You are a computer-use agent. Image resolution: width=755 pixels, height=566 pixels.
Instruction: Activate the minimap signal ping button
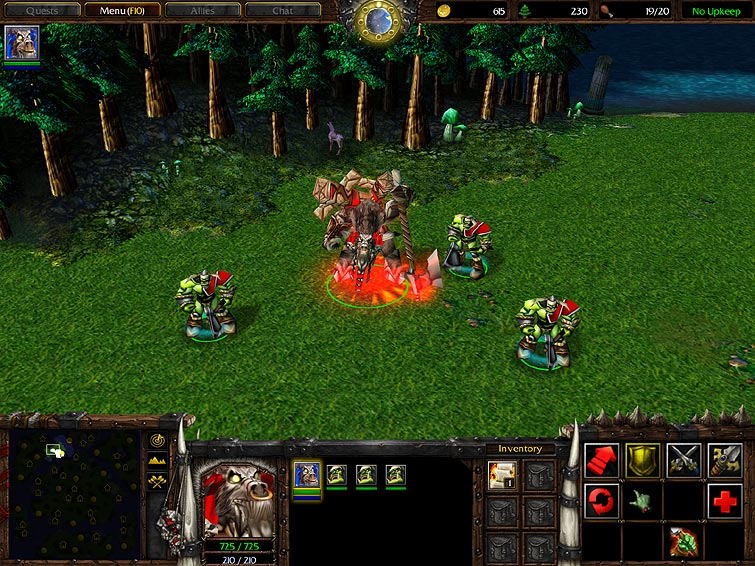pos(157,440)
